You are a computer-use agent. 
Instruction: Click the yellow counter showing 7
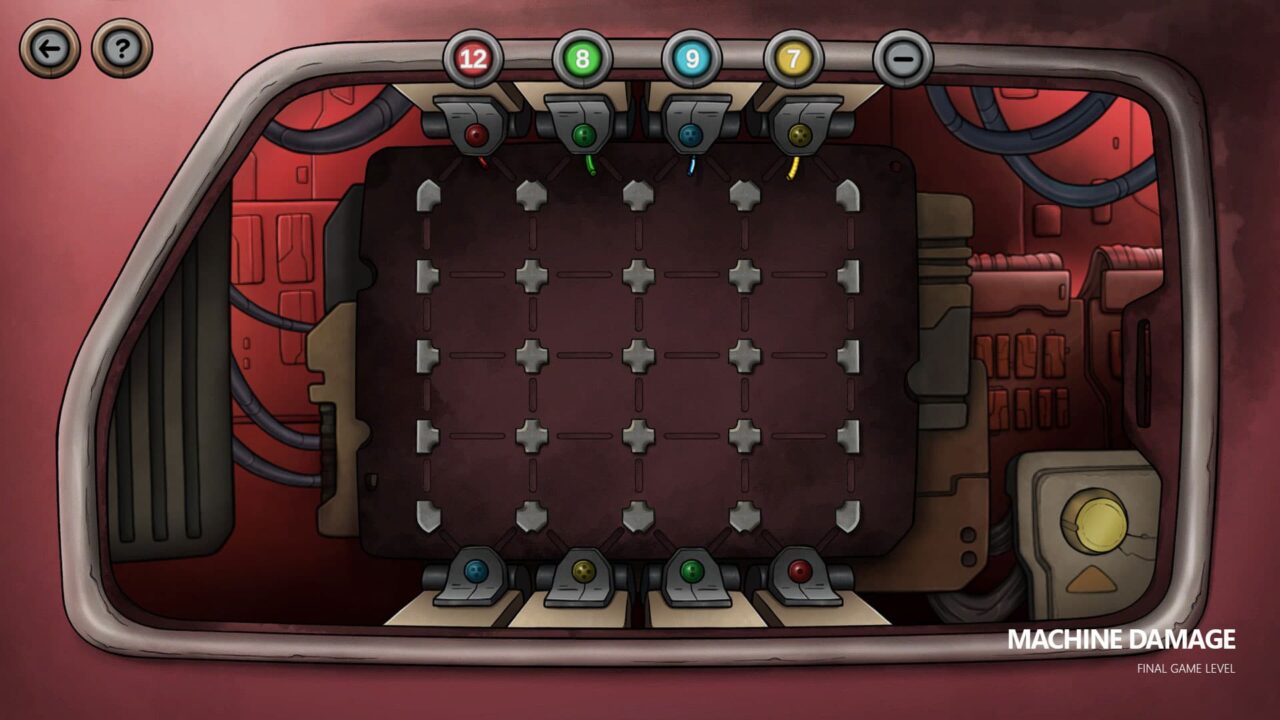coord(795,57)
